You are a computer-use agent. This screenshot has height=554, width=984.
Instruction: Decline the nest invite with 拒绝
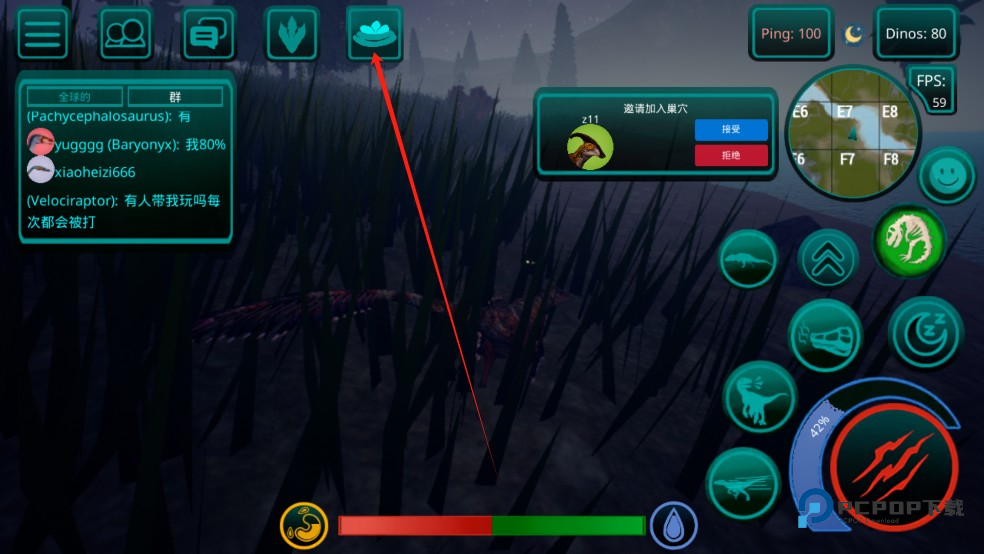(731, 155)
